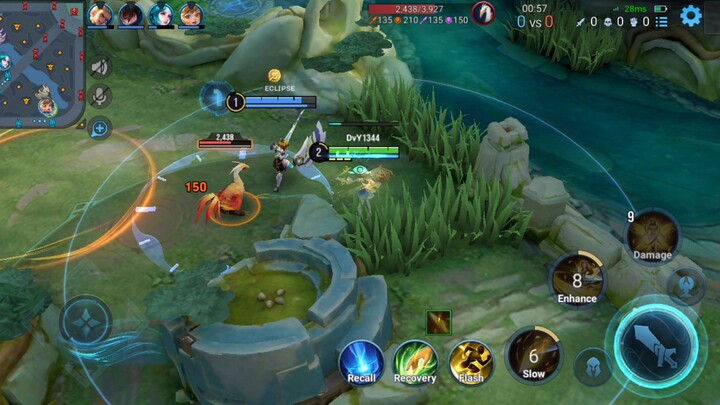Click the white dragon portrait icon
This screenshot has width=720, height=405.
pyautogui.click(x=484, y=13)
